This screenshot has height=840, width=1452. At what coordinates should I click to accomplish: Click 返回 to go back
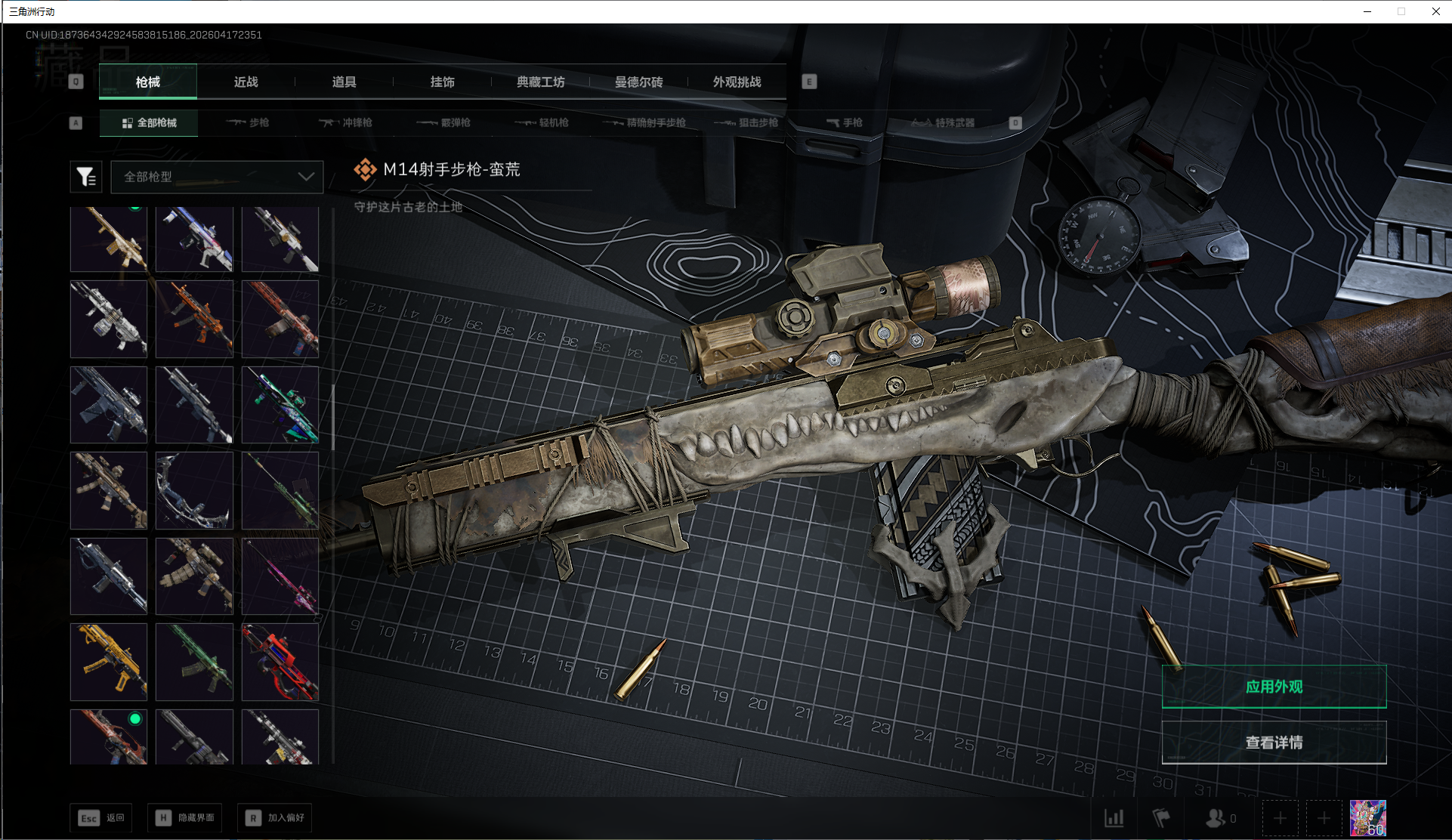(x=101, y=818)
